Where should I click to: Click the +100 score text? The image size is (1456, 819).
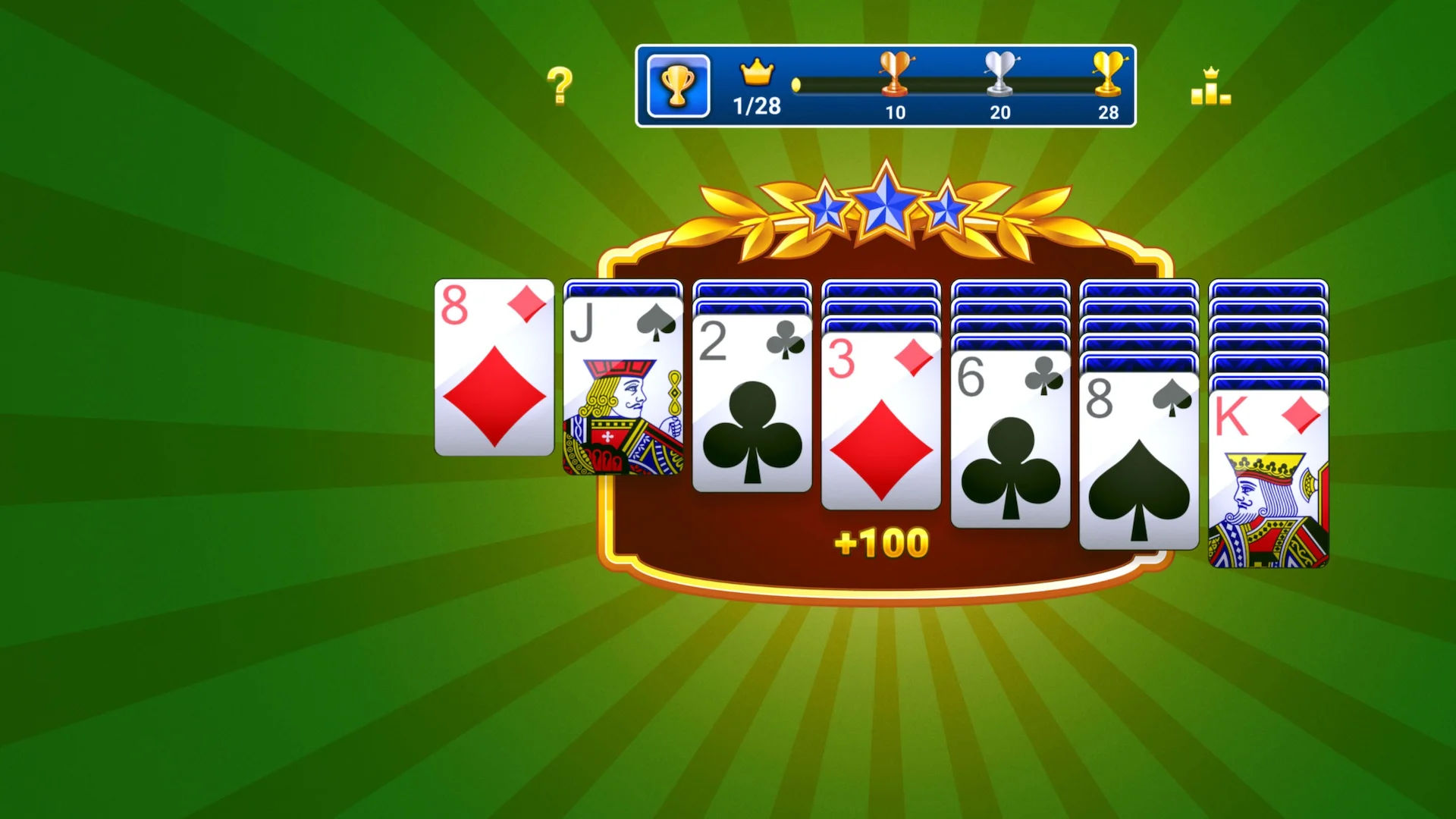tap(882, 542)
